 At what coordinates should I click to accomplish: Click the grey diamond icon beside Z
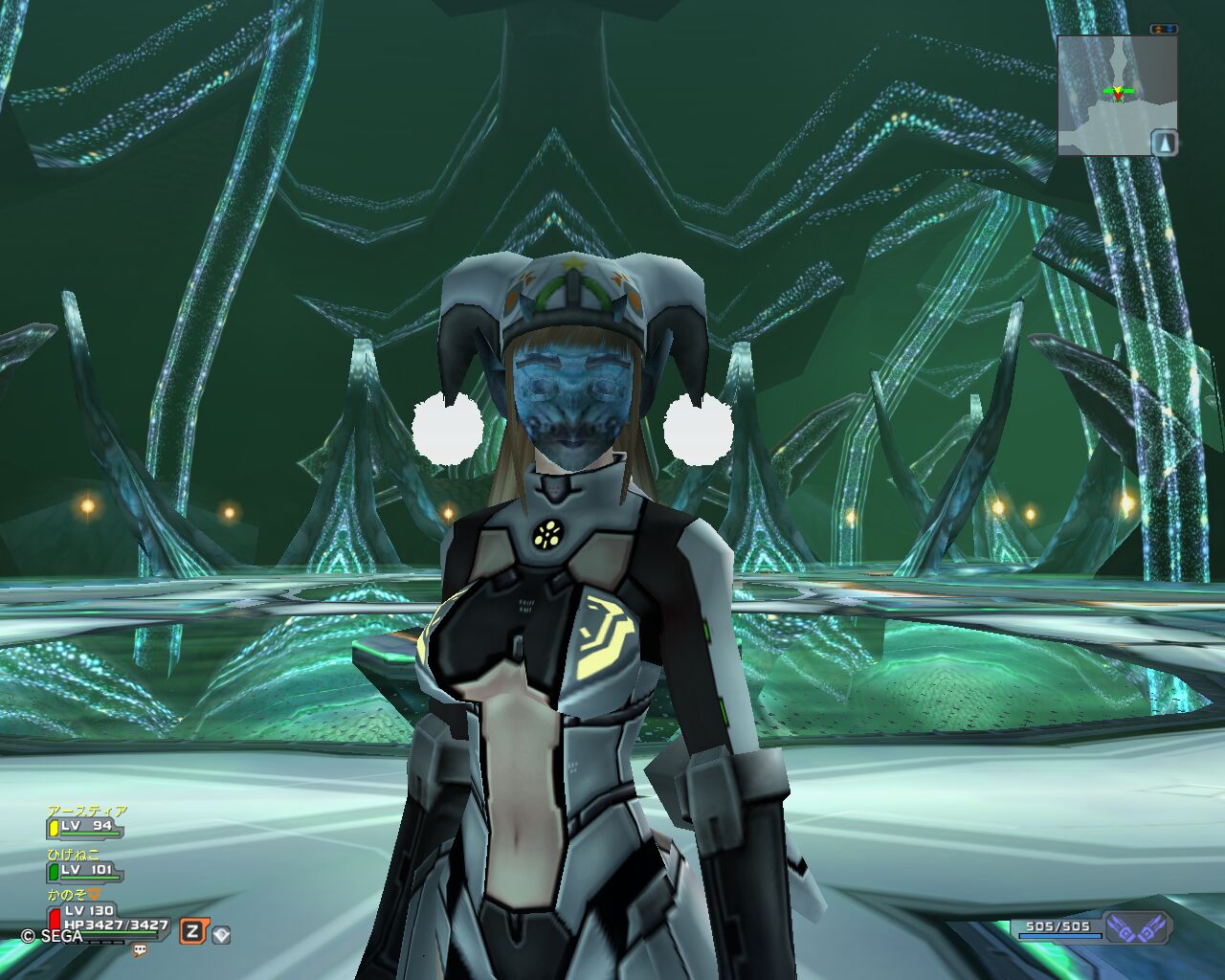(x=221, y=933)
